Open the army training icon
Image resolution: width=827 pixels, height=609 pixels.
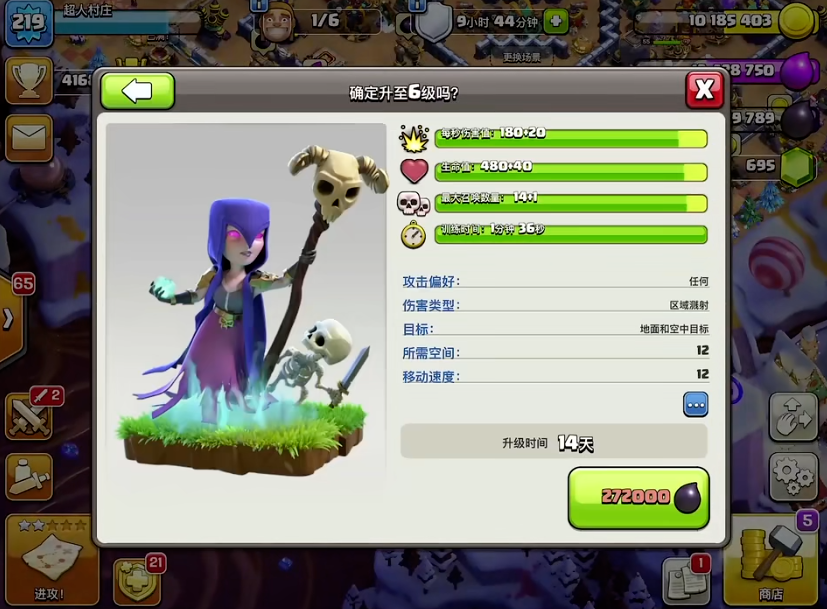(x=28, y=476)
